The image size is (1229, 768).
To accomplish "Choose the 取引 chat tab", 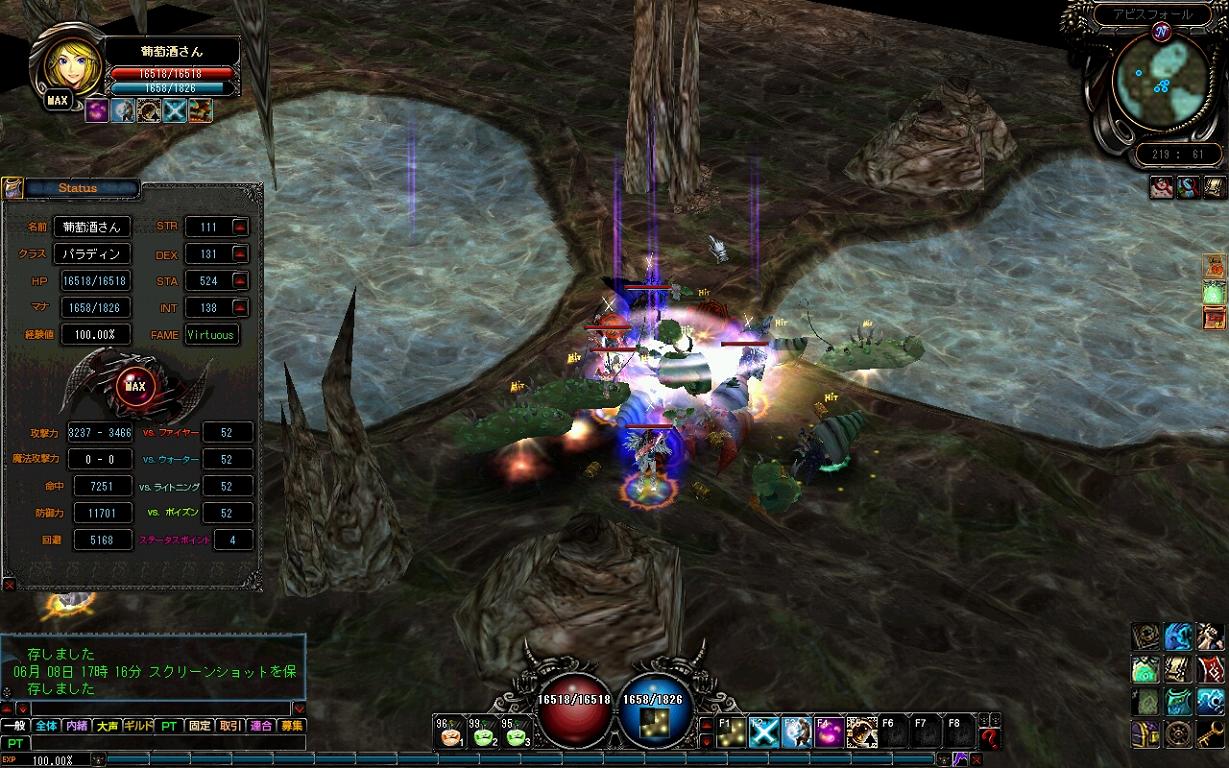I will pos(230,726).
